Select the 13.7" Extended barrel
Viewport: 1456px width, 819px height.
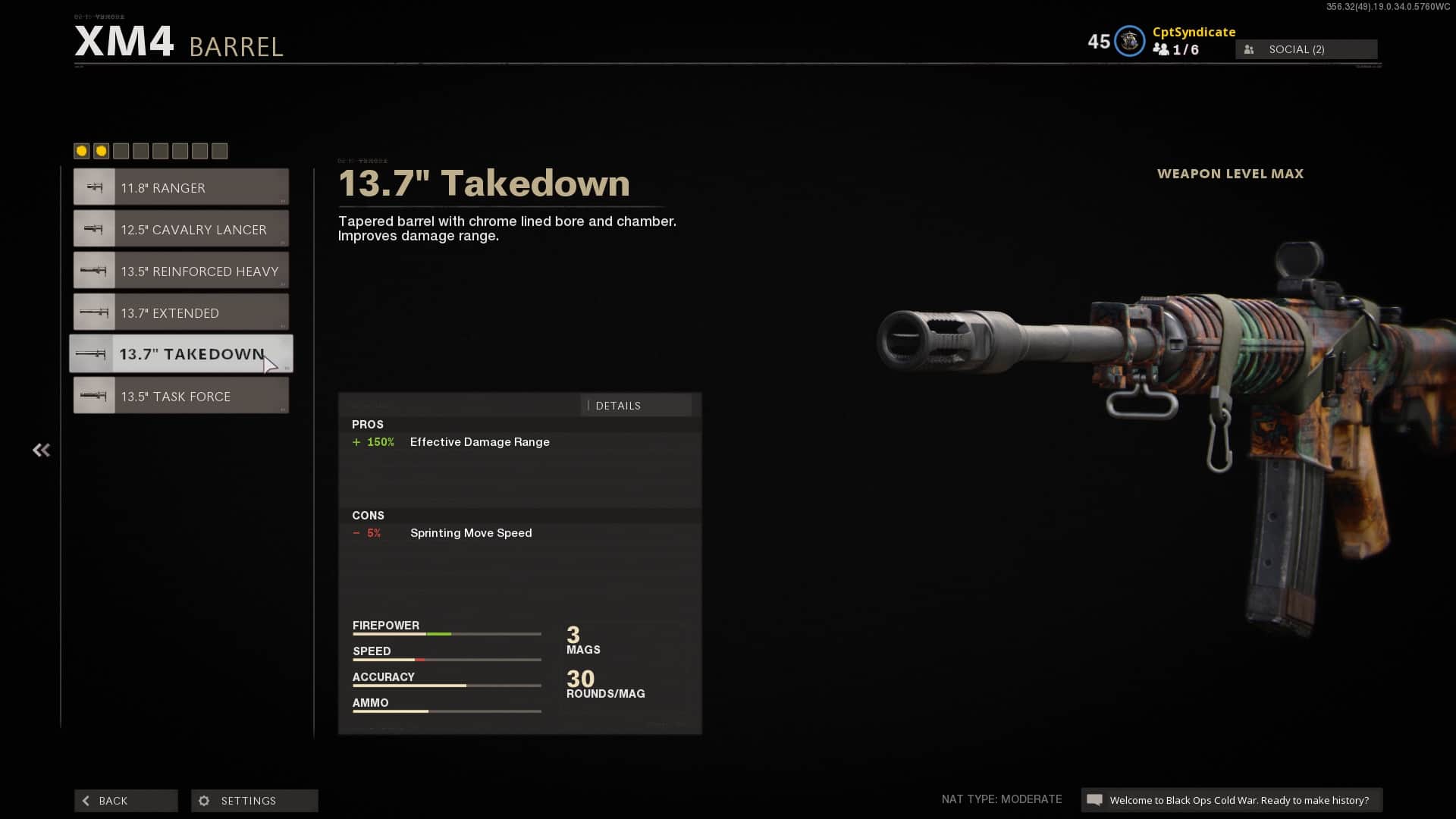click(x=181, y=312)
